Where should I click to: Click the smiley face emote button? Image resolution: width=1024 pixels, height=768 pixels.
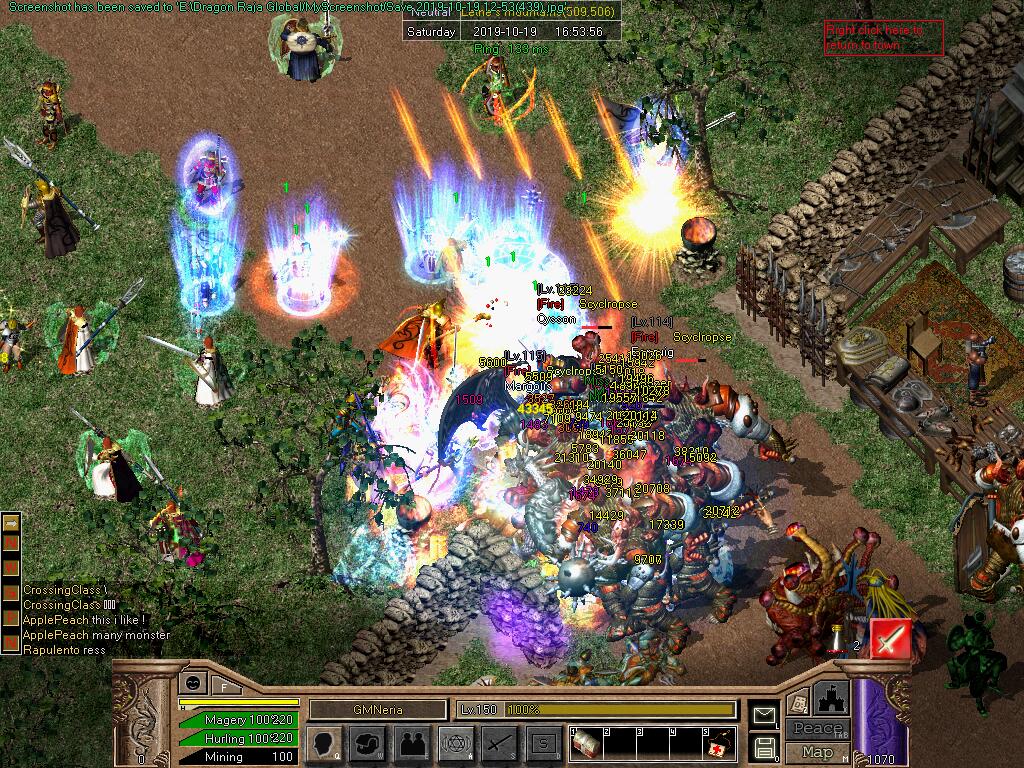pyautogui.click(x=192, y=683)
